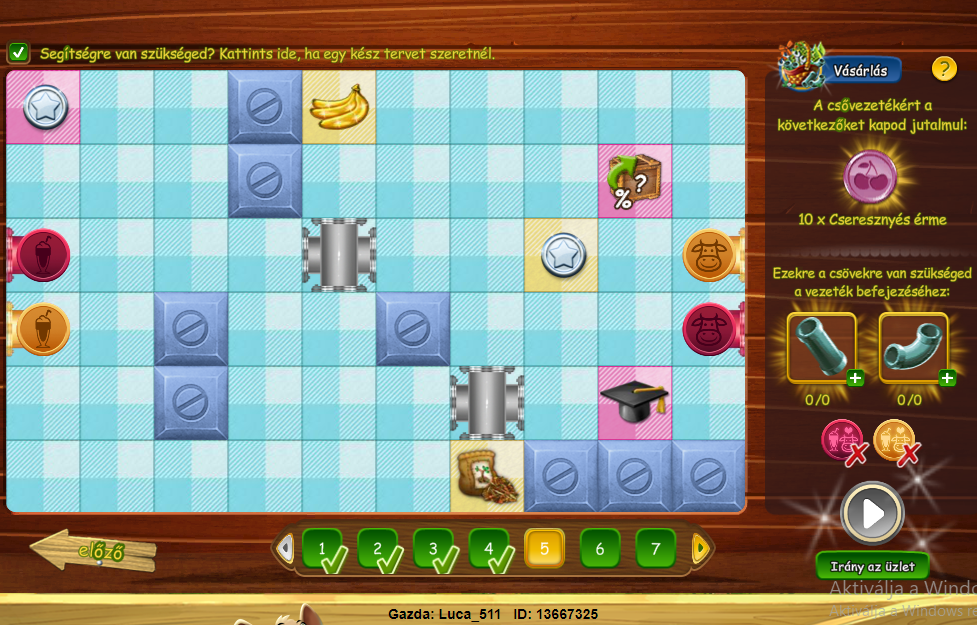Add more straight pipe pieces
This screenshot has height=625, width=977.
(x=855, y=378)
